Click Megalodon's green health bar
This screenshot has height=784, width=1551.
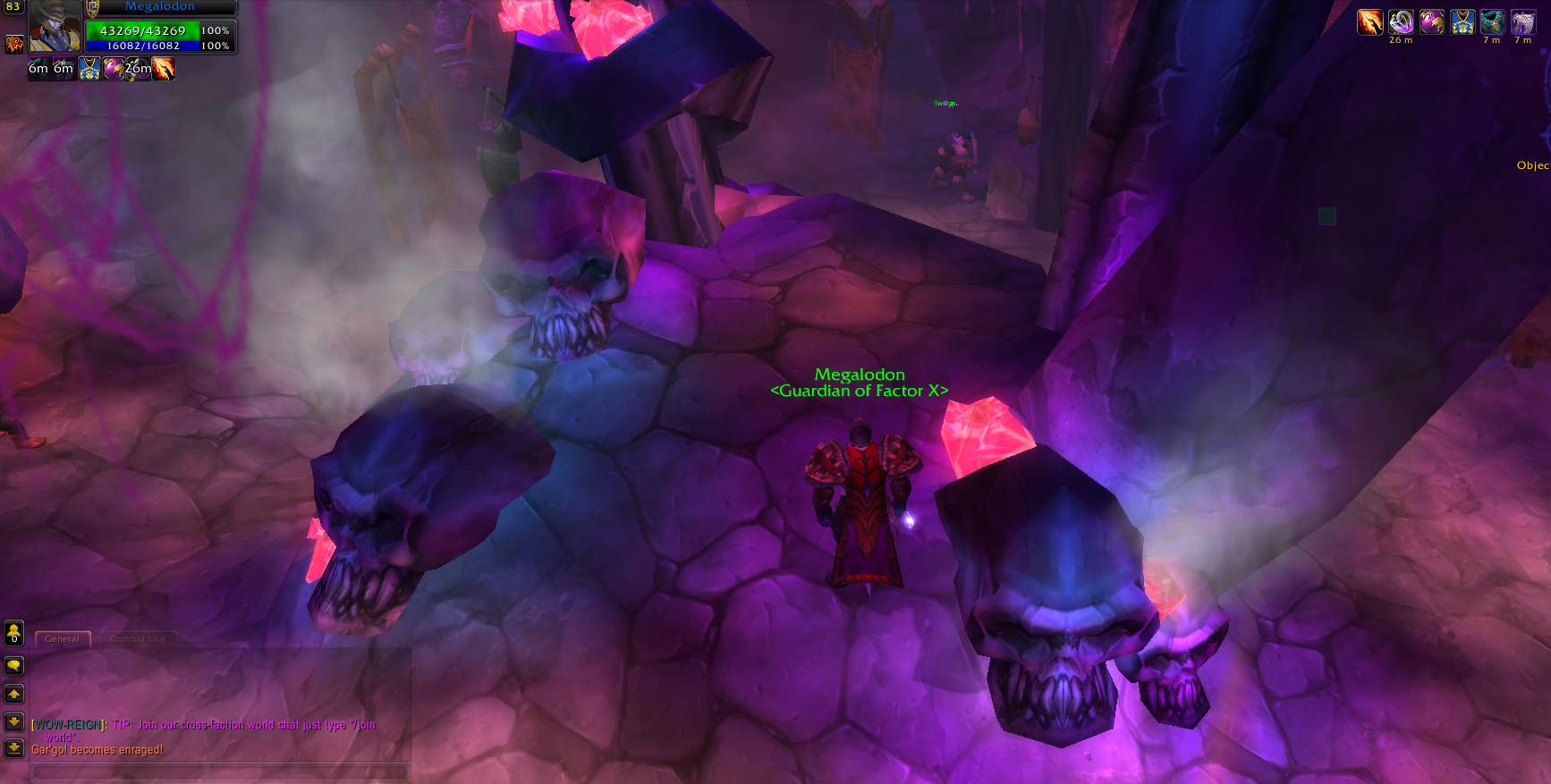[144, 31]
